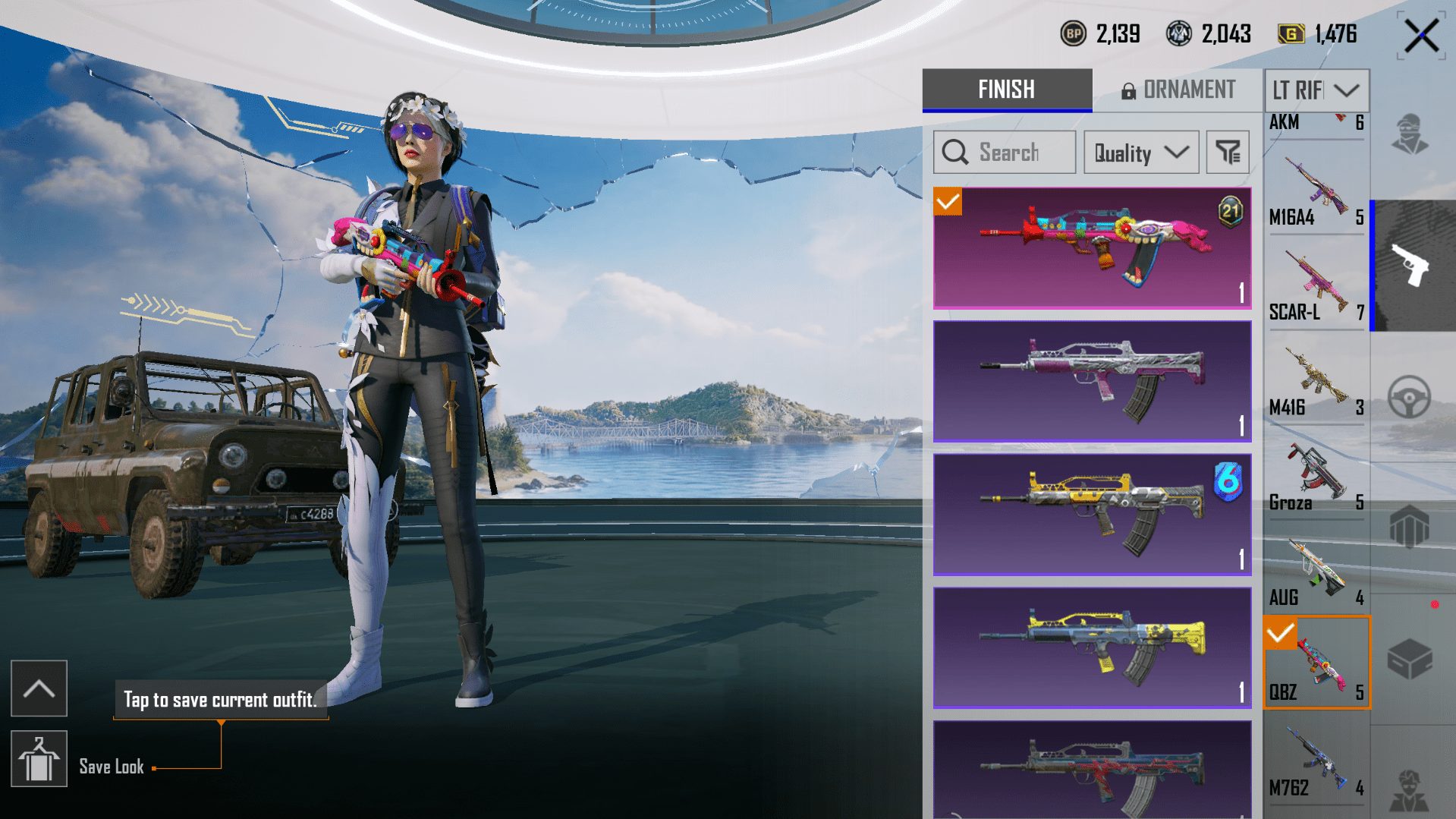Open the locked Ornament tab
Viewport: 1456px width, 819px height.
pyautogui.click(x=1178, y=90)
